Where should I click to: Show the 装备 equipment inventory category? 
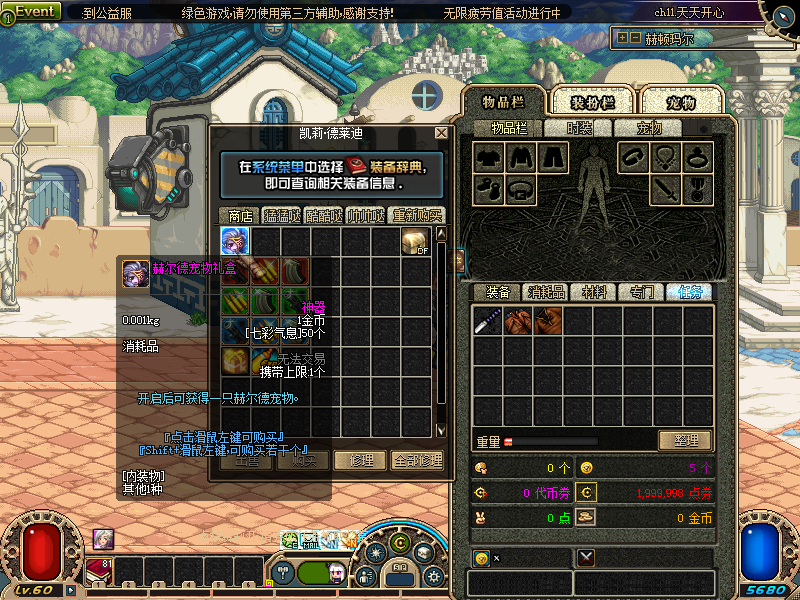(498, 292)
